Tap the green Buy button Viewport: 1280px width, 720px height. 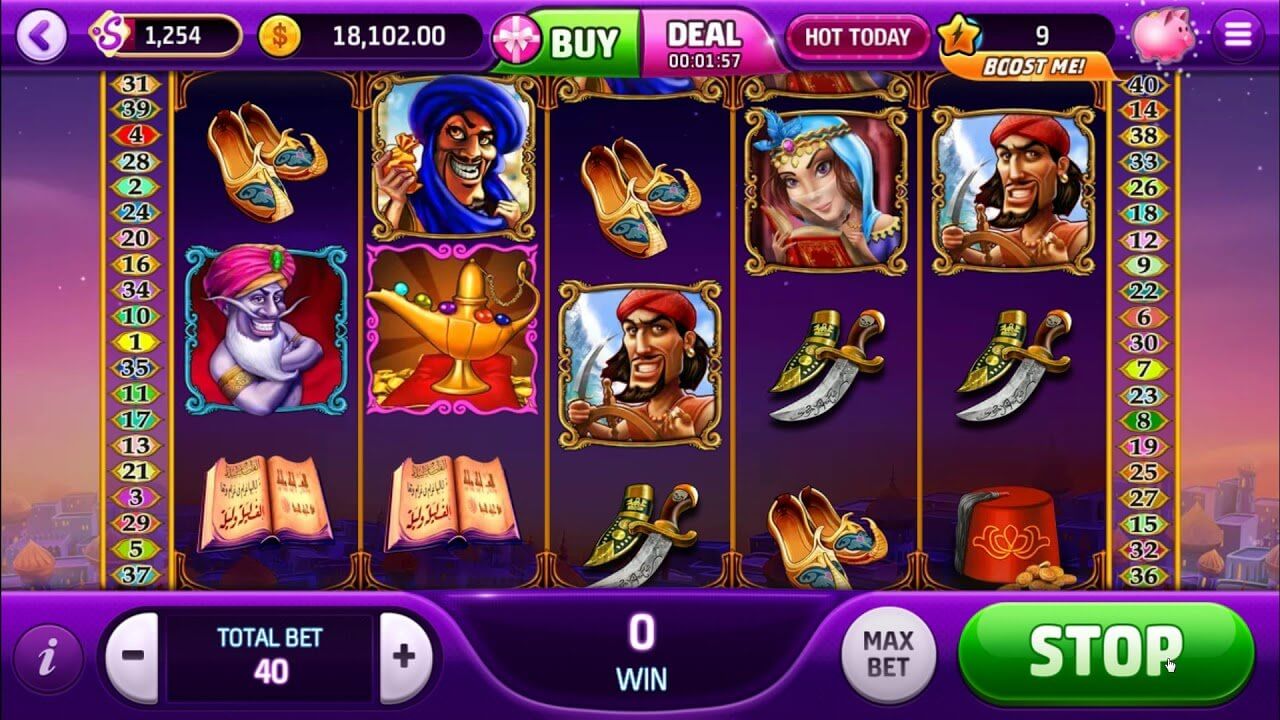[x=584, y=42]
